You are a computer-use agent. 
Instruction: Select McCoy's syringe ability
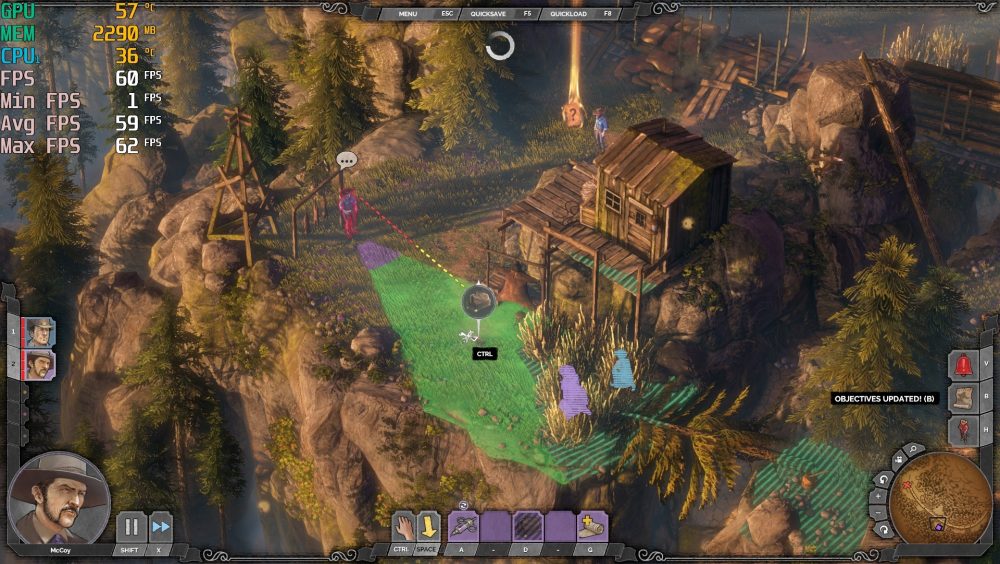(x=462, y=526)
